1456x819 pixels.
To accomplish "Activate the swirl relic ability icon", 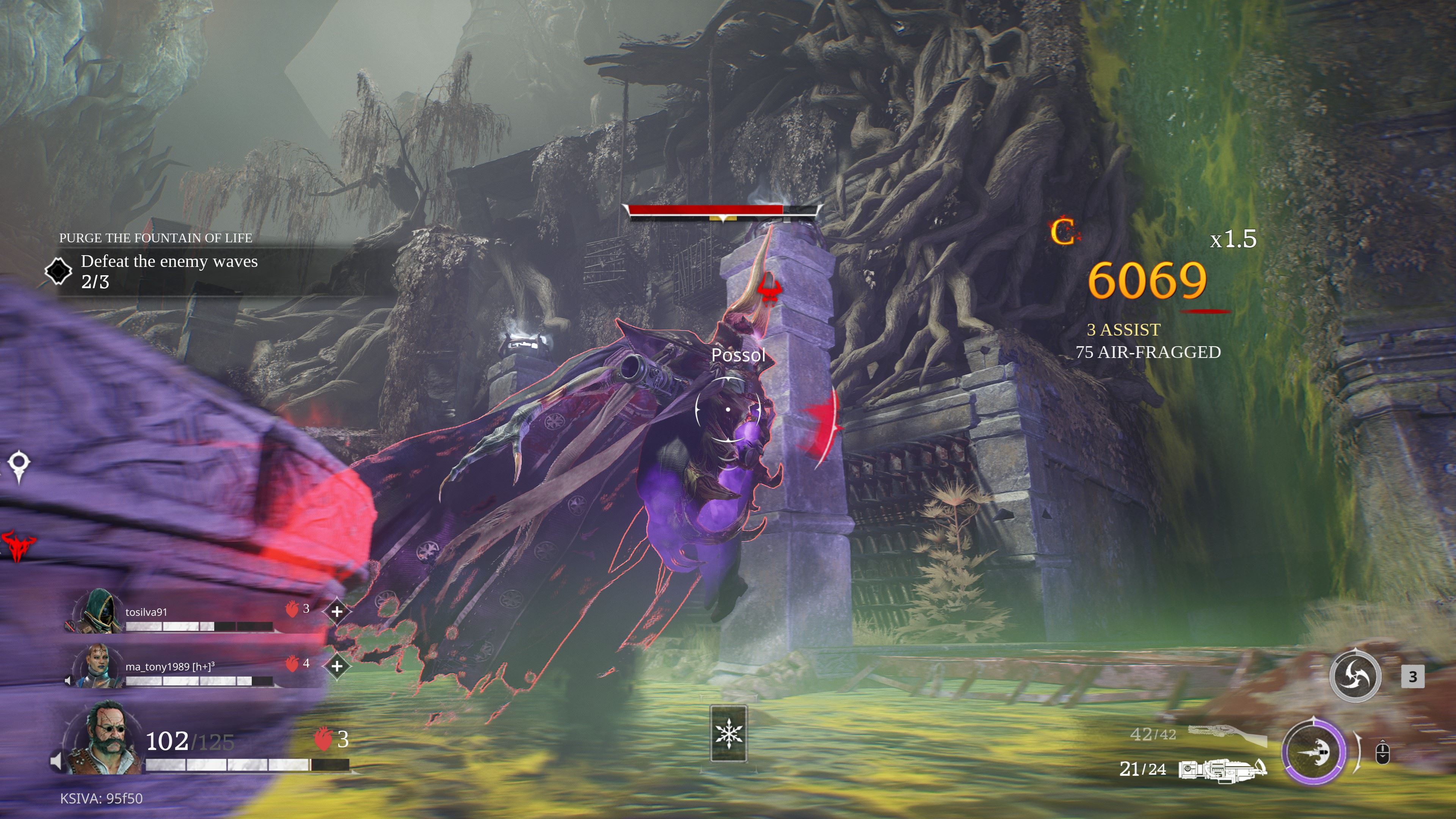I will (x=1355, y=676).
